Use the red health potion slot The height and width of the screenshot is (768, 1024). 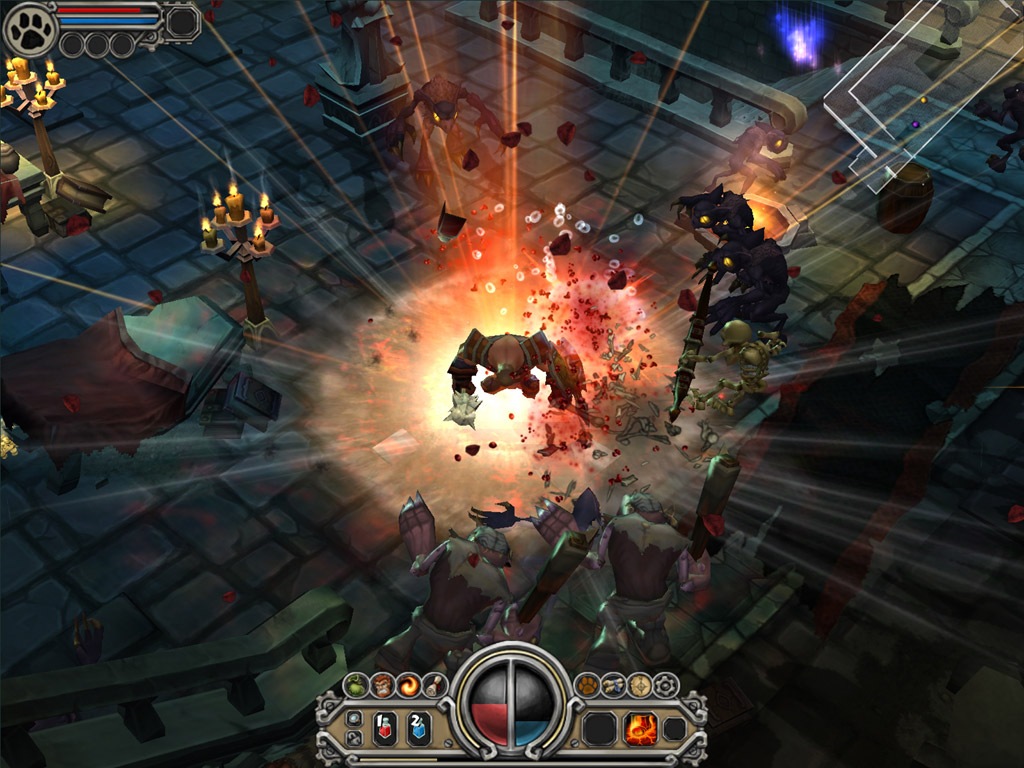385,728
